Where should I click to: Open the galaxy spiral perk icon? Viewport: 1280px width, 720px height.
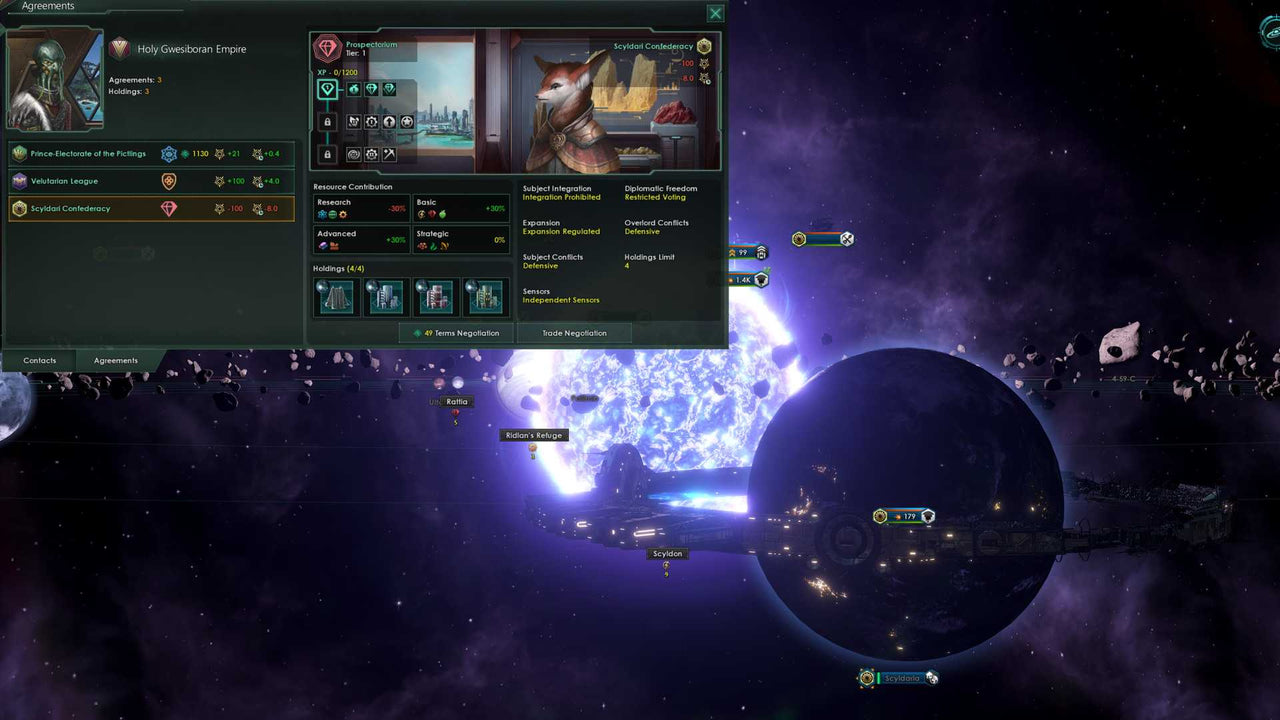(355, 154)
